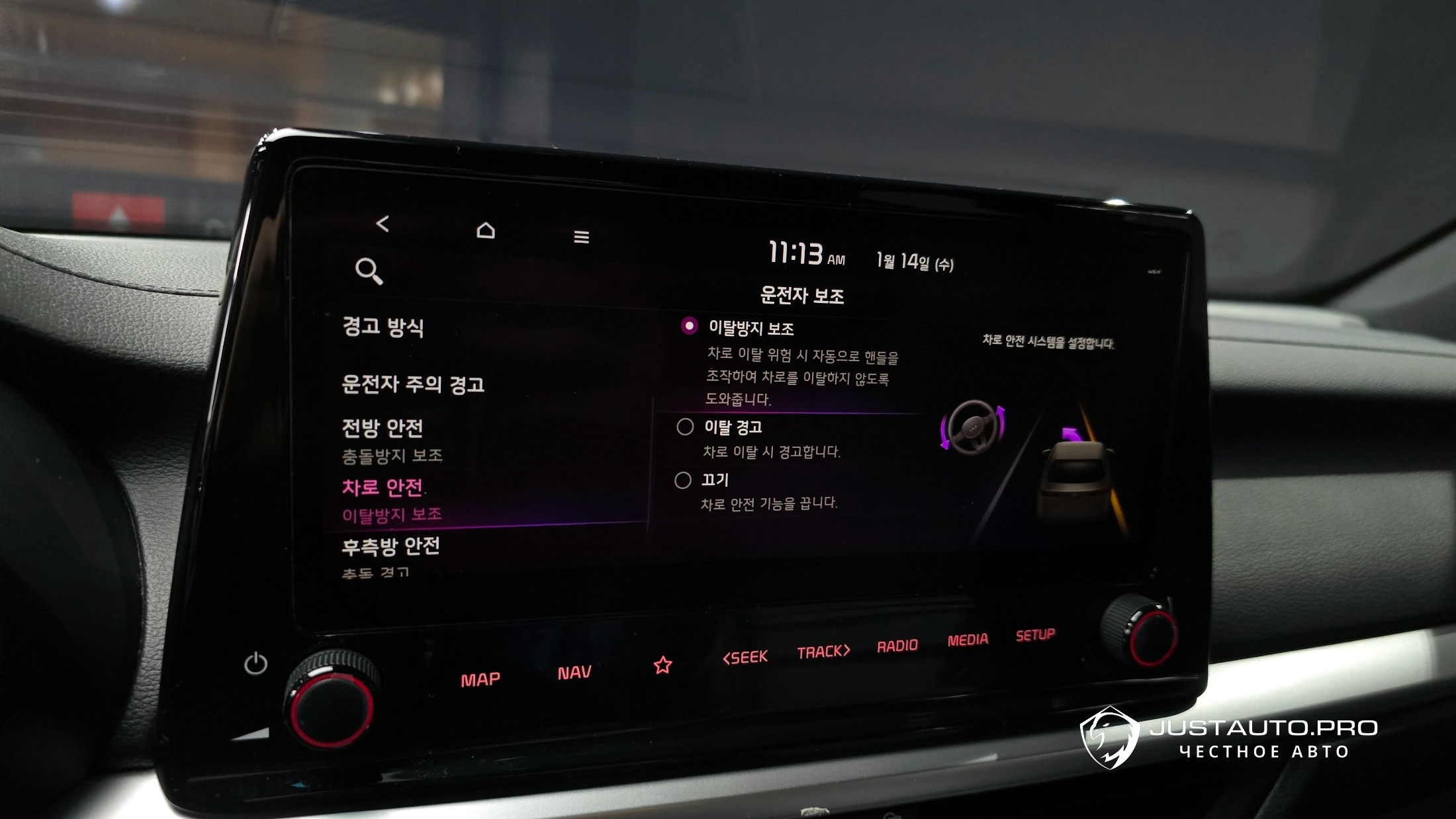This screenshot has width=1456, height=819.
Task: Open the SETUP menu
Action: (x=1035, y=635)
